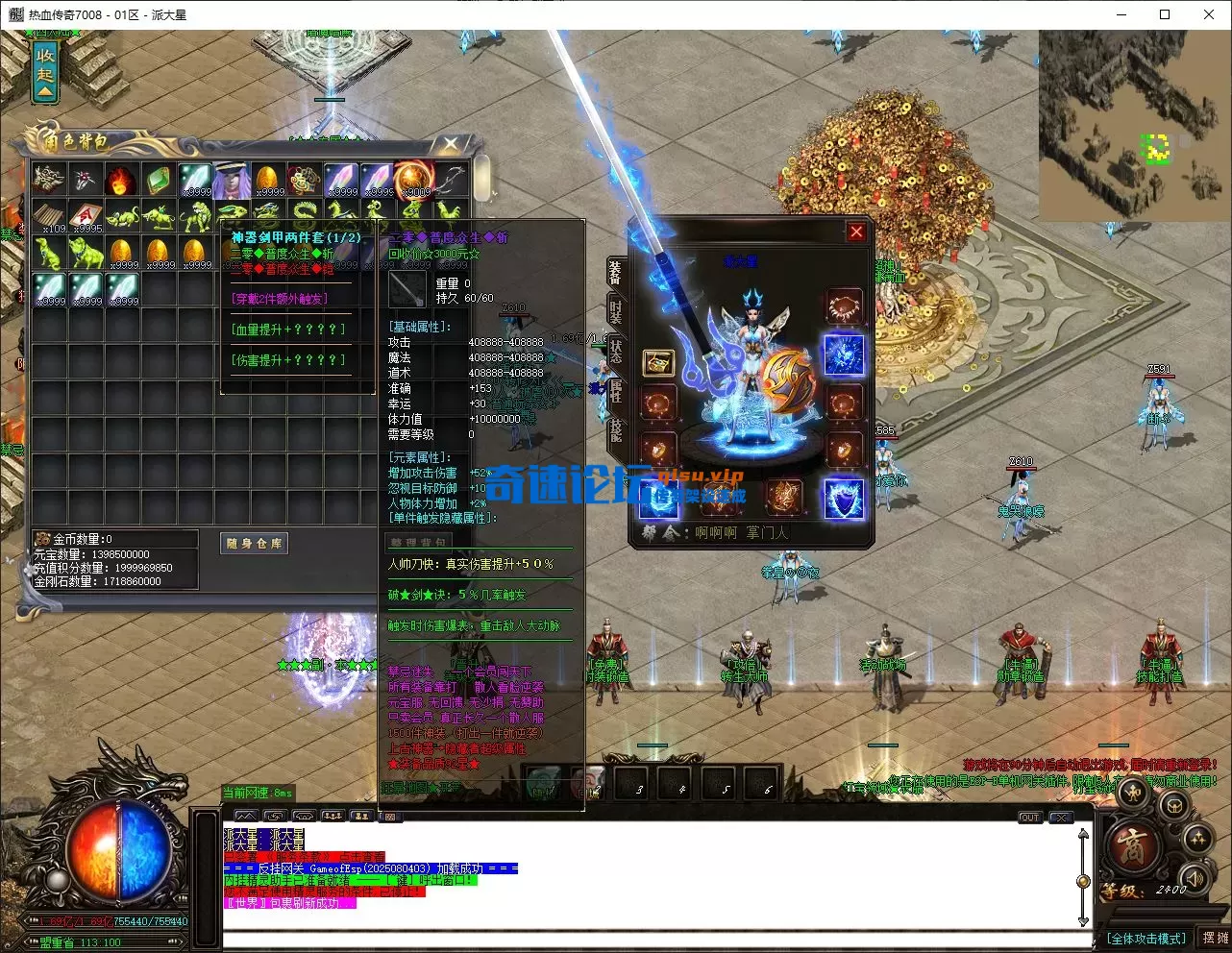The image size is (1232, 953).
Task: Select the 装备 equipment tab
Action: coord(615,273)
